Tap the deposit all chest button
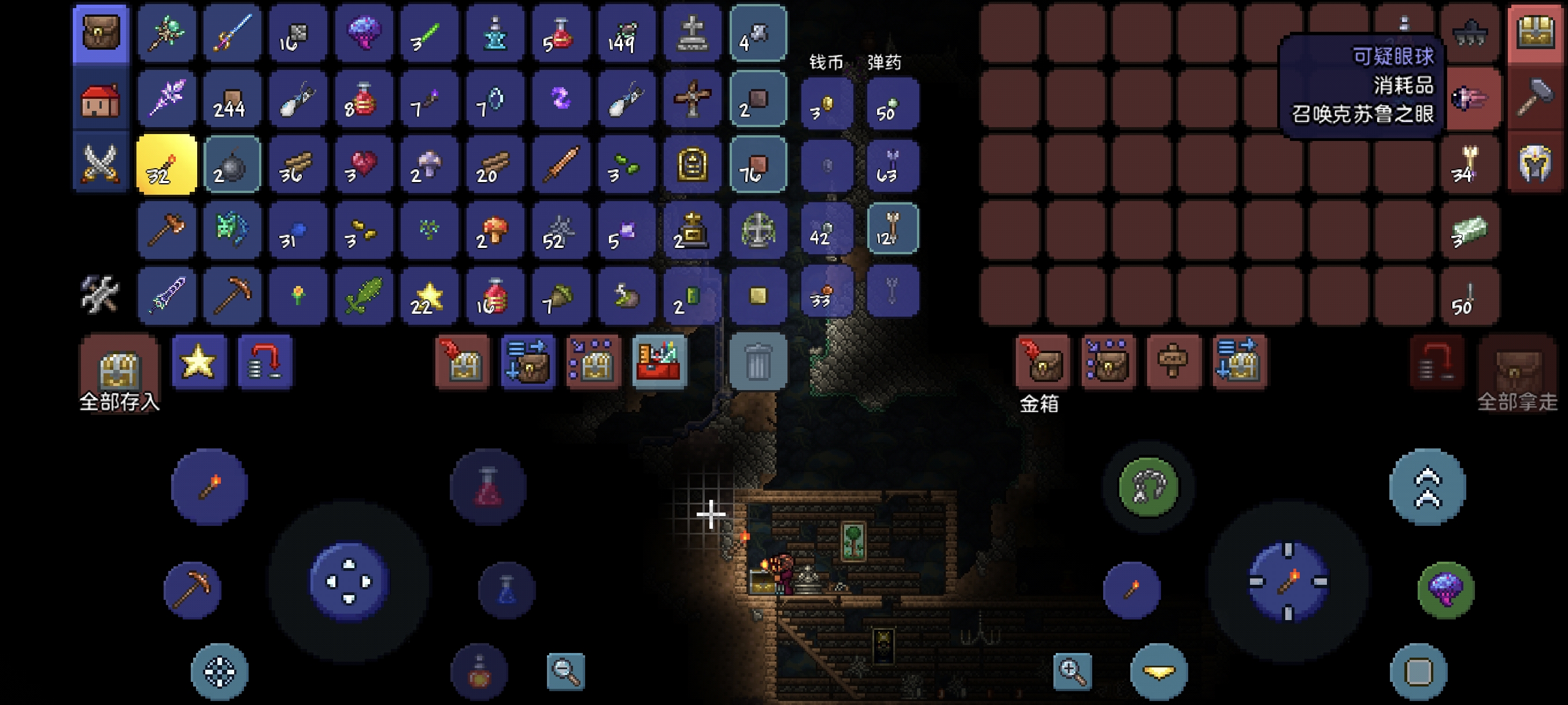Viewport: 1568px width, 705px height. click(119, 368)
